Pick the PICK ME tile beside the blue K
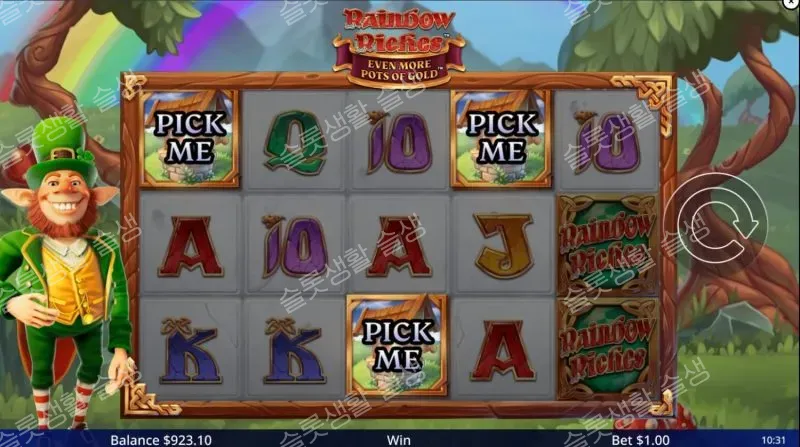800x447 pixels. tap(397, 344)
